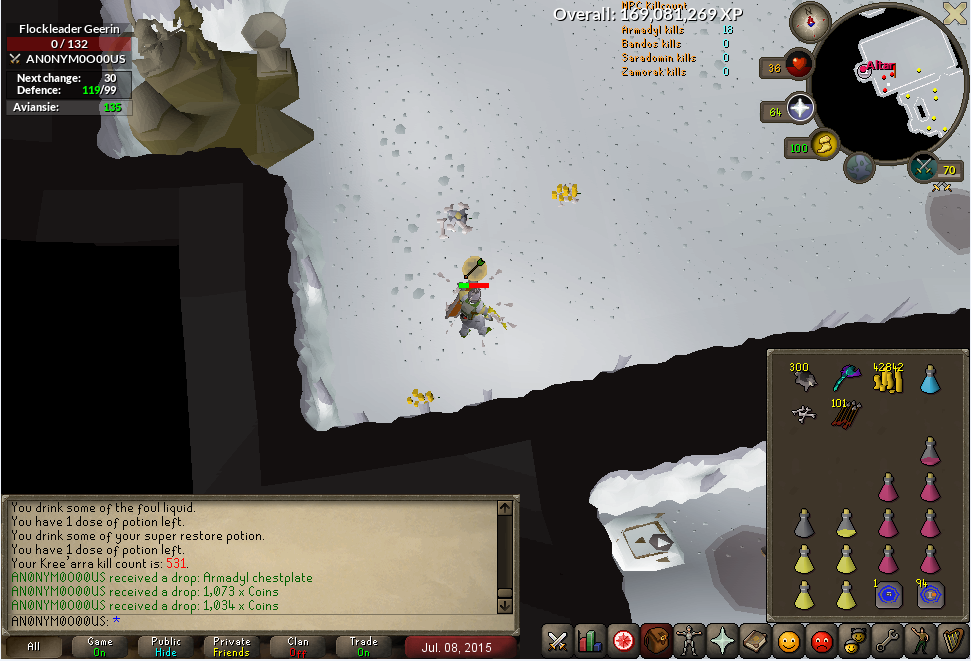Close the window with the top-right X
The width and height of the screenshot is (971, 661).
(955, 13)
